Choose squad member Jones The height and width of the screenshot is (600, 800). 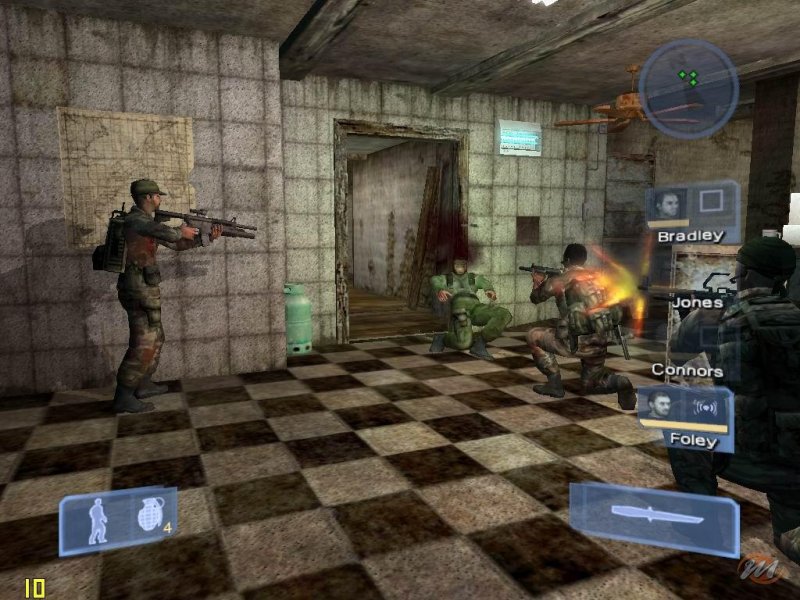point(697,301)
